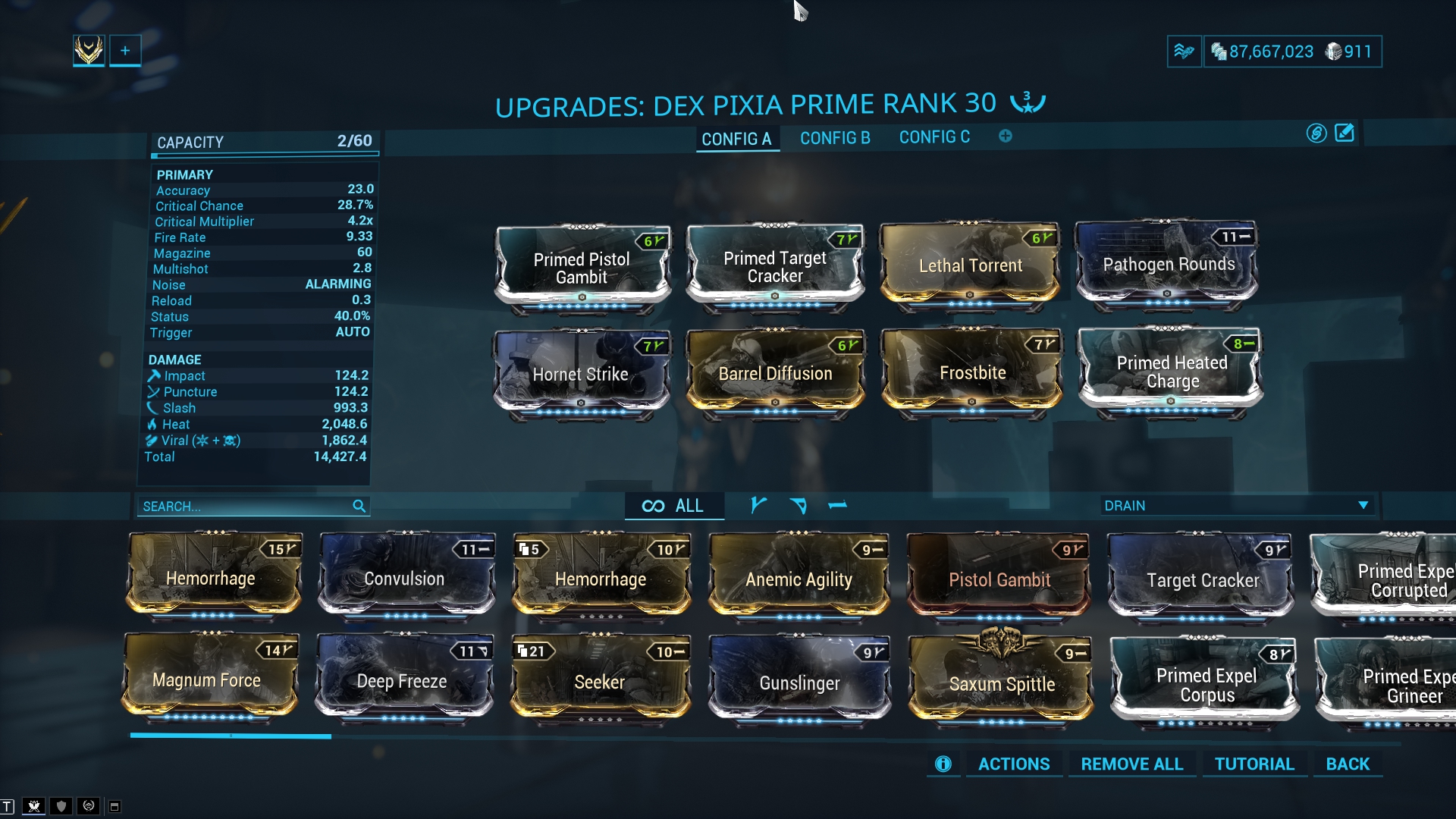Click the plus button near profile emblem
Image resolution: width=1456 pixels, height=819 pixels.
click(x=125, y=51)
